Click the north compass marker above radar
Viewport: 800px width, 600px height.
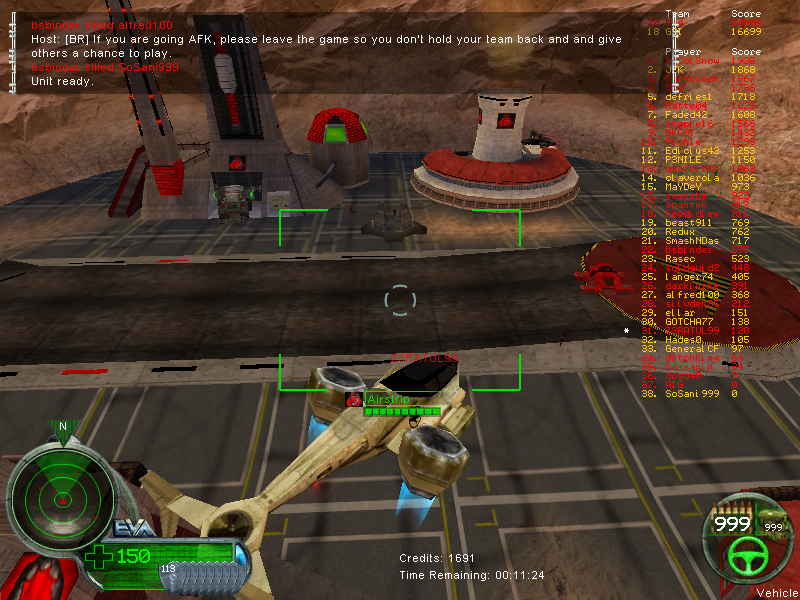[62, 427]
